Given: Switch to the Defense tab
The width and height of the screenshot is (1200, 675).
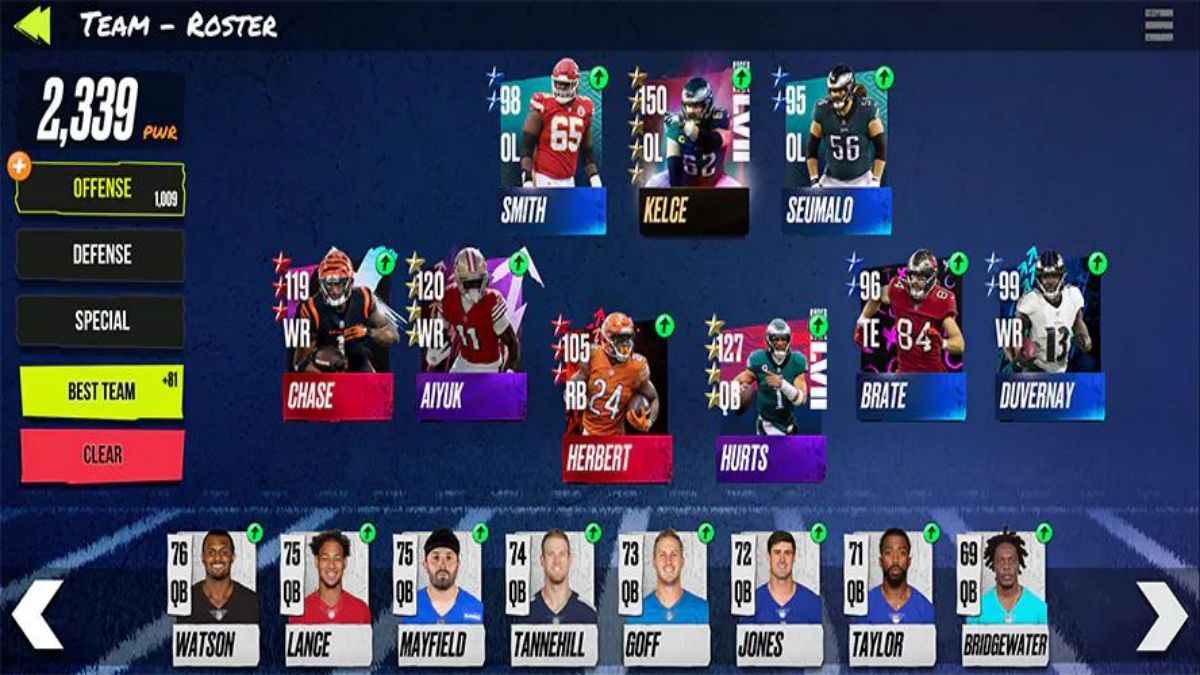Looking at the screenshot, I should click(x=100, y=255).
